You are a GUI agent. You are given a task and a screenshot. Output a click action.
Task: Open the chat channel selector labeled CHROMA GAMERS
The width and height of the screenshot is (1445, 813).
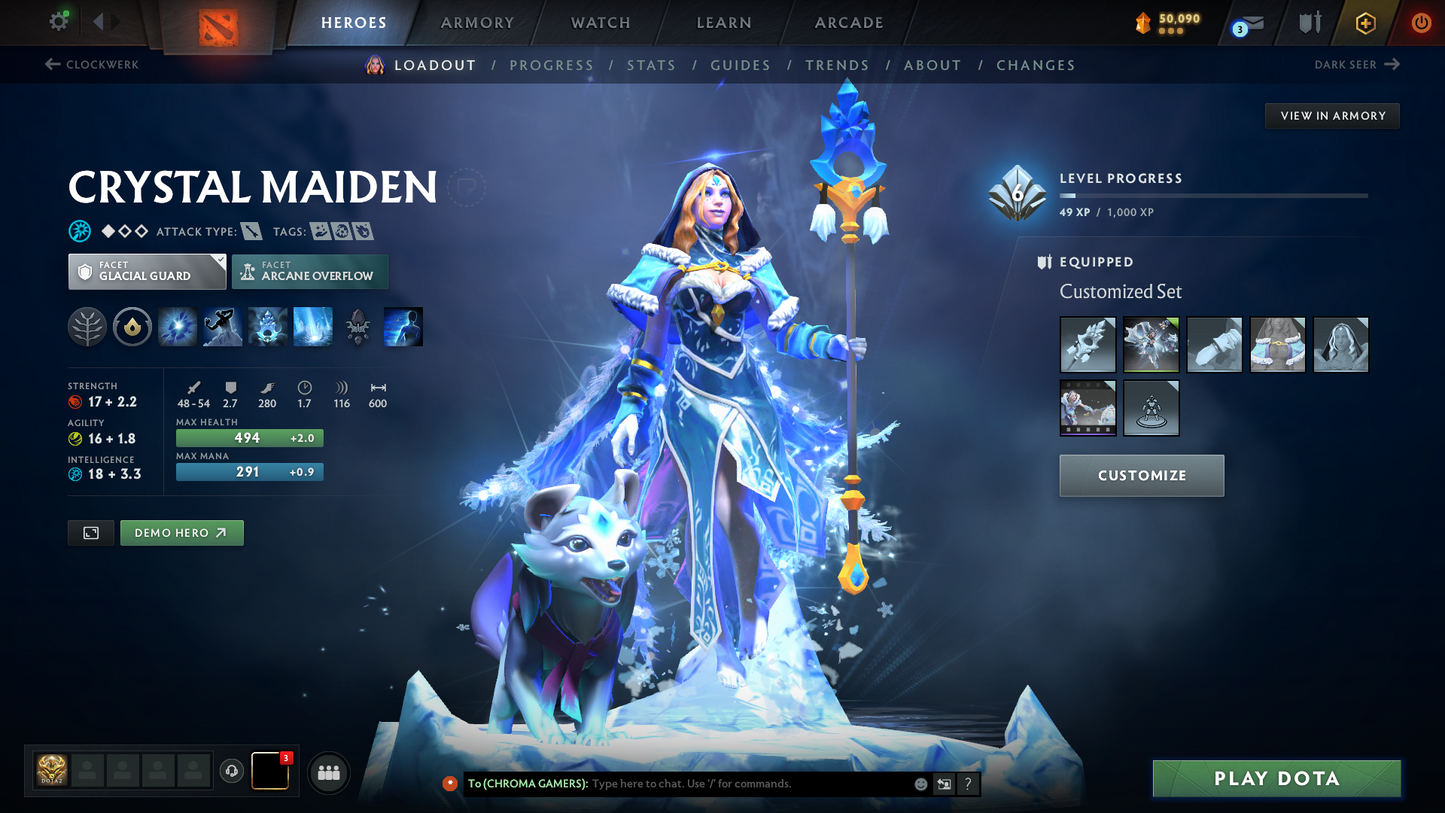530,784
